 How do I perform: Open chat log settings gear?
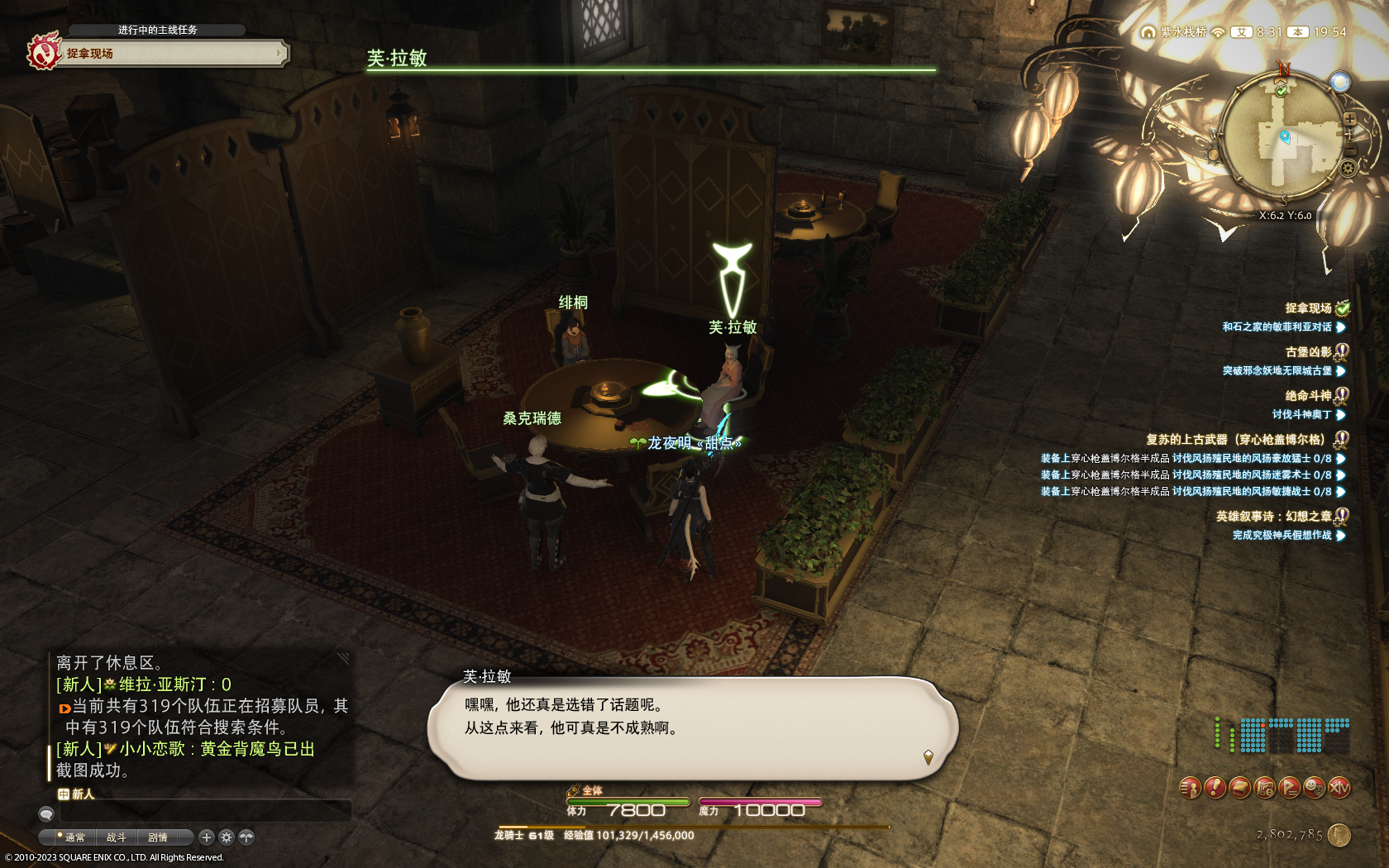pos(227,837)
